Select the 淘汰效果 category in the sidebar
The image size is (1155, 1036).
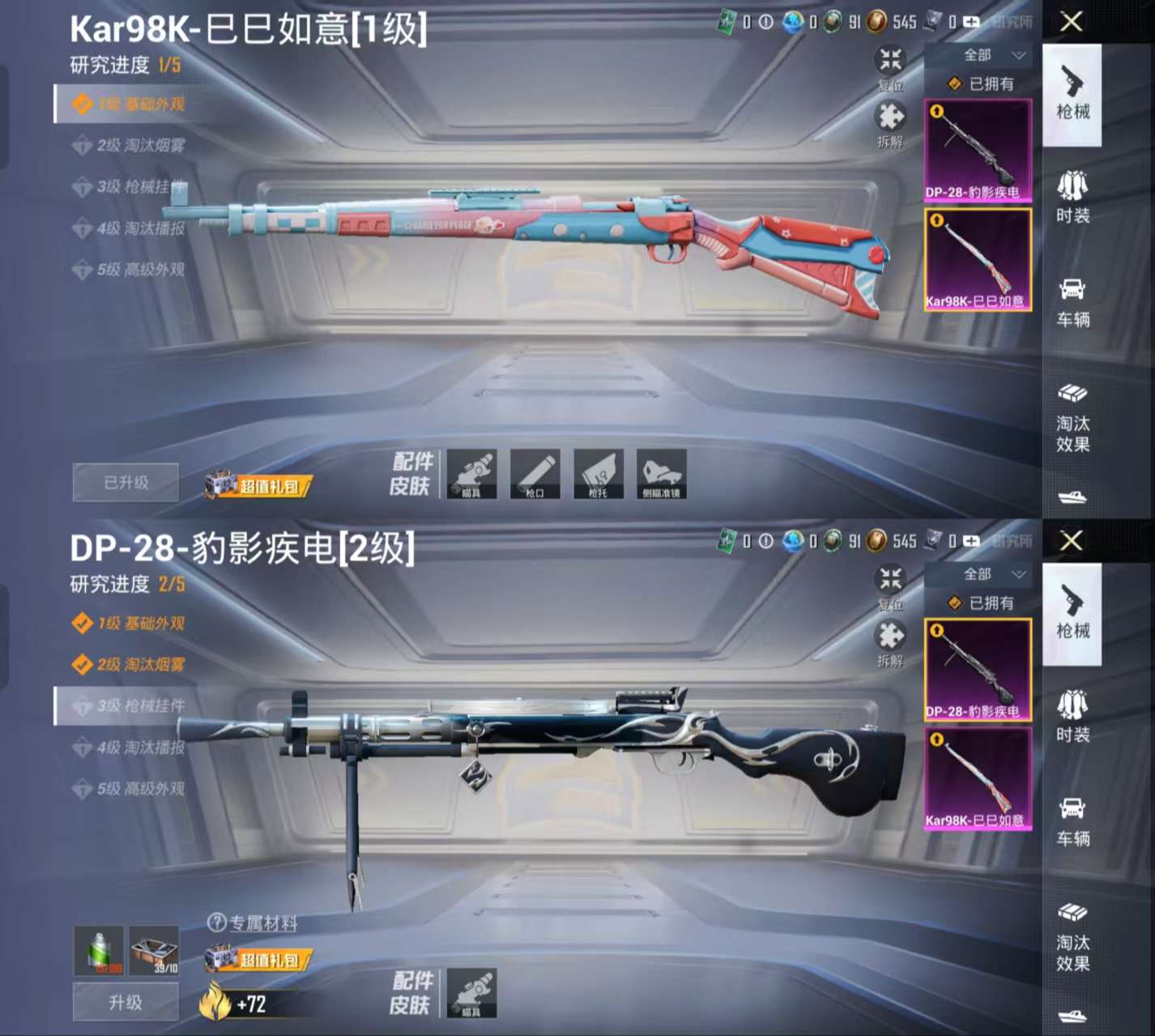[x=1073, y=417]
